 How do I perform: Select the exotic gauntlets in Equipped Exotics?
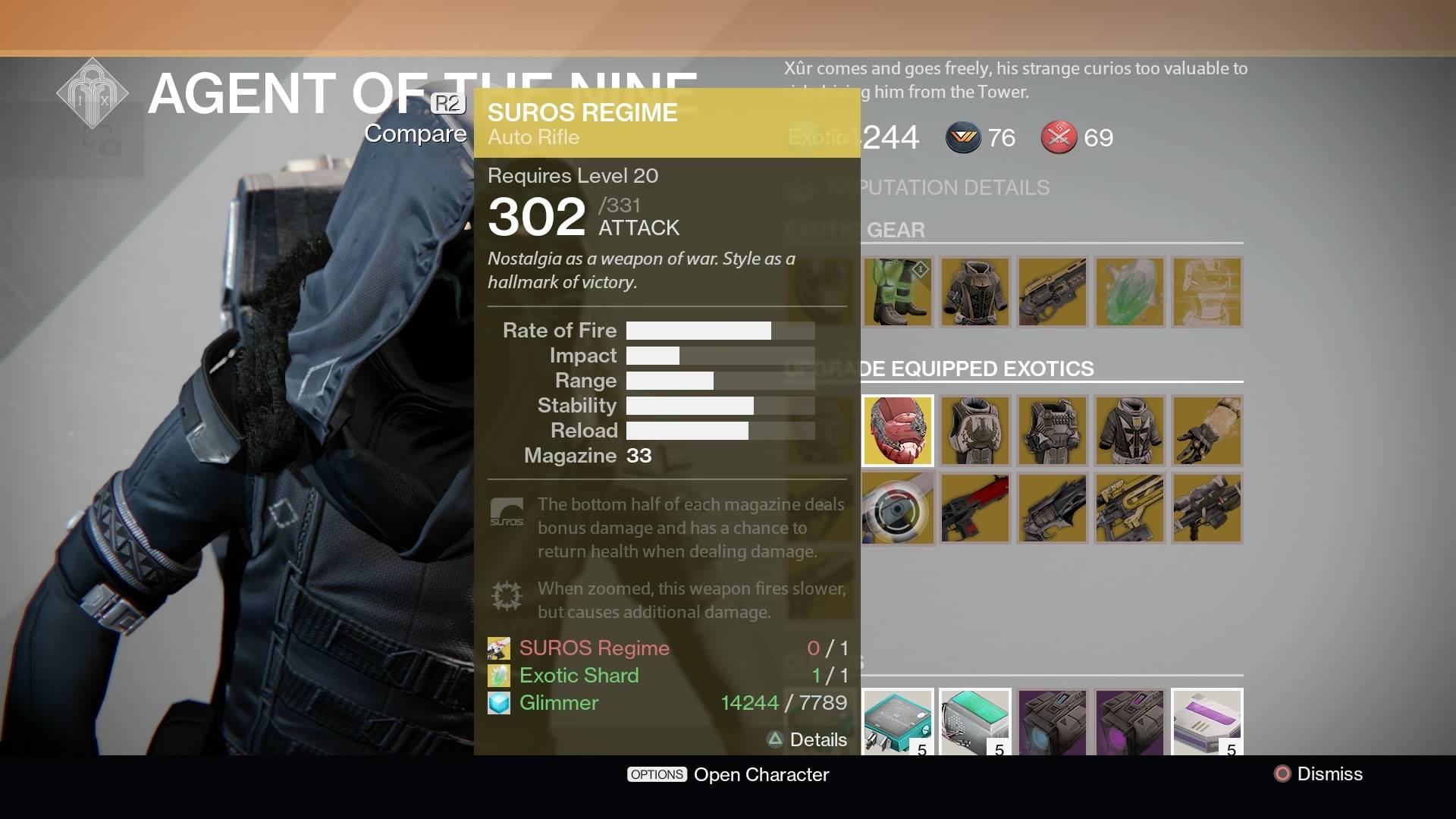(x=1207, y=431)
